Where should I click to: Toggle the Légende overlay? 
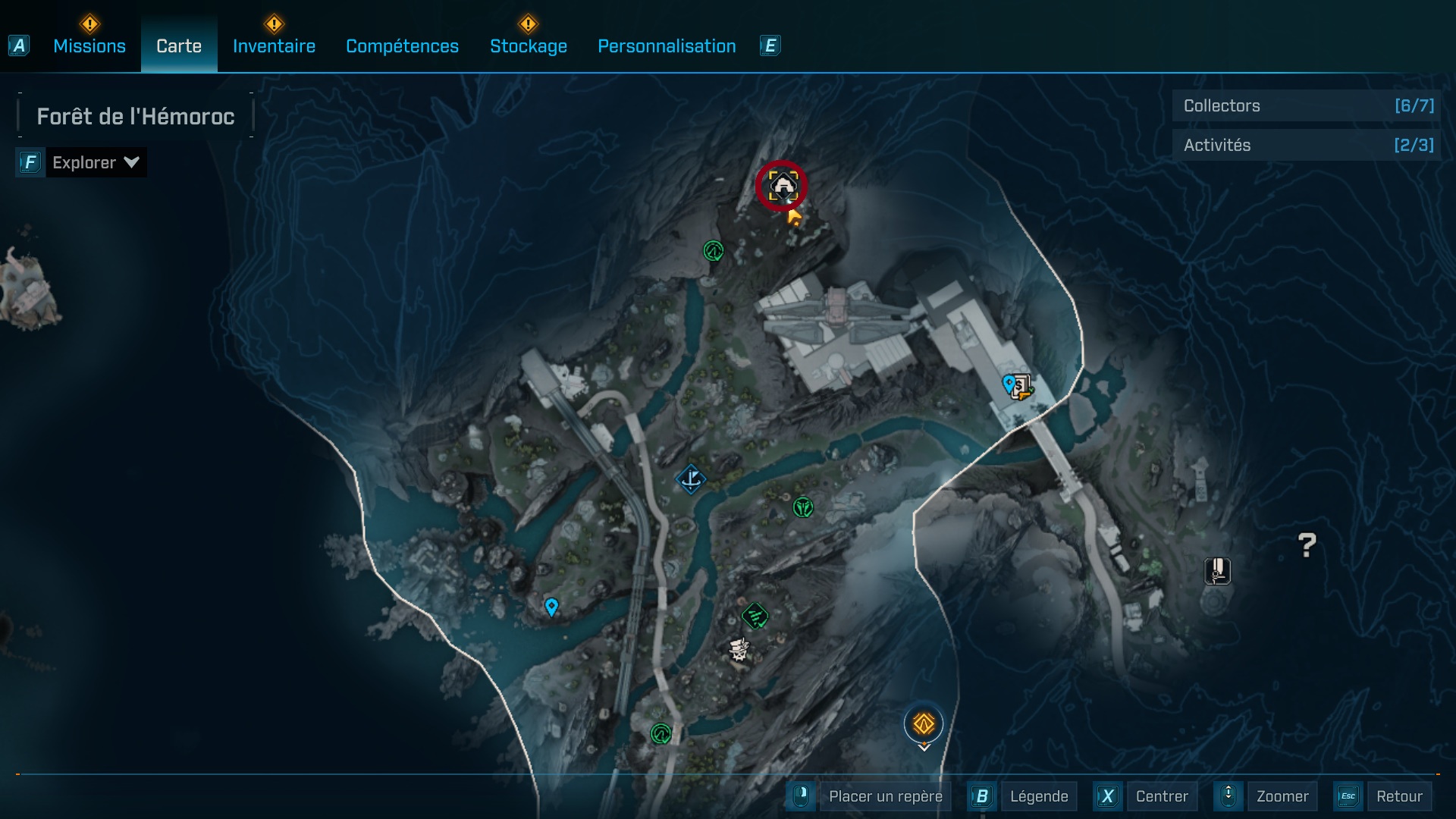point(1040,796)
